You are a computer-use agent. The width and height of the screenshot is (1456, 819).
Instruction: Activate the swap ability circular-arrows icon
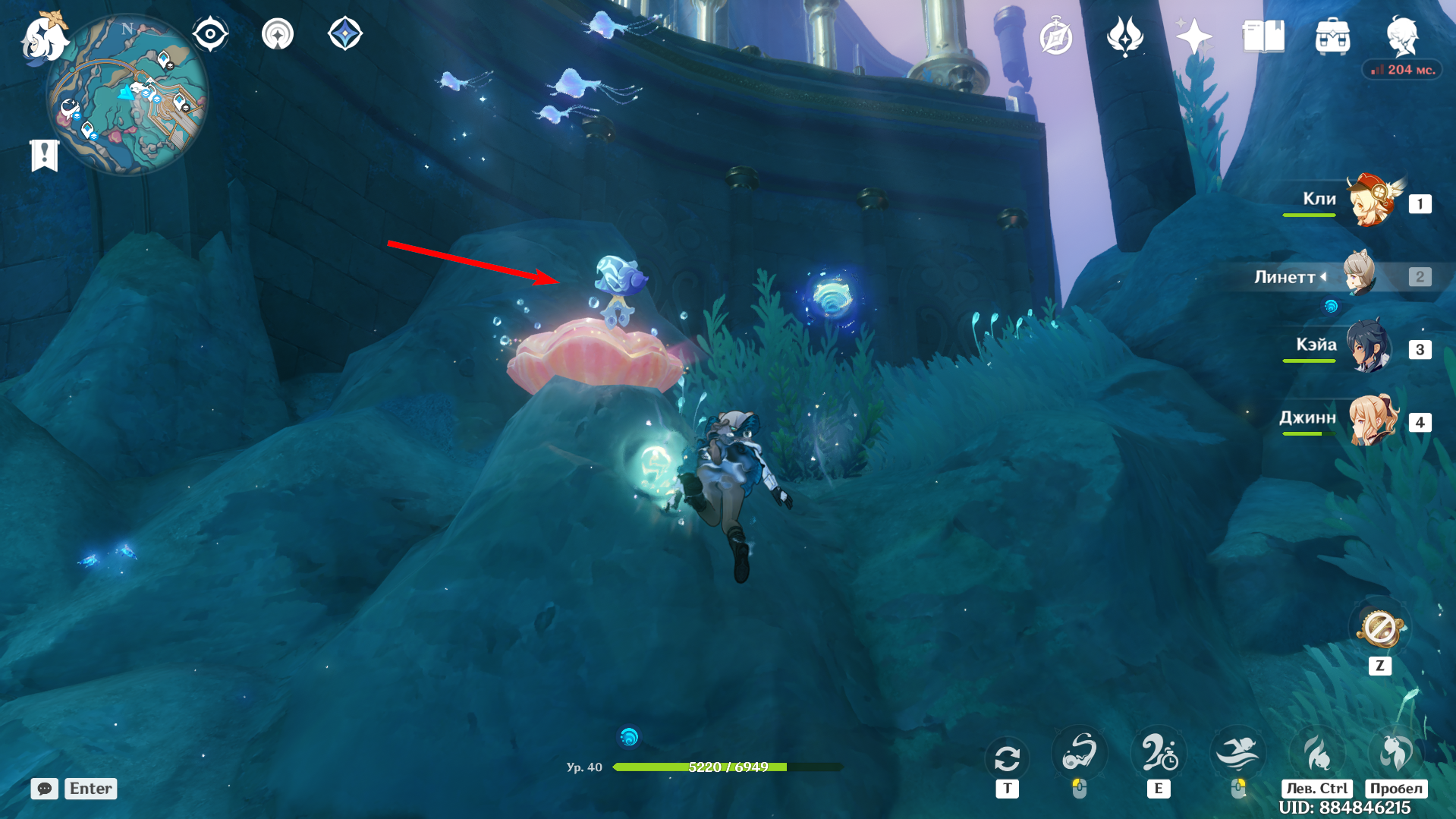click(x=1007, y=758)
